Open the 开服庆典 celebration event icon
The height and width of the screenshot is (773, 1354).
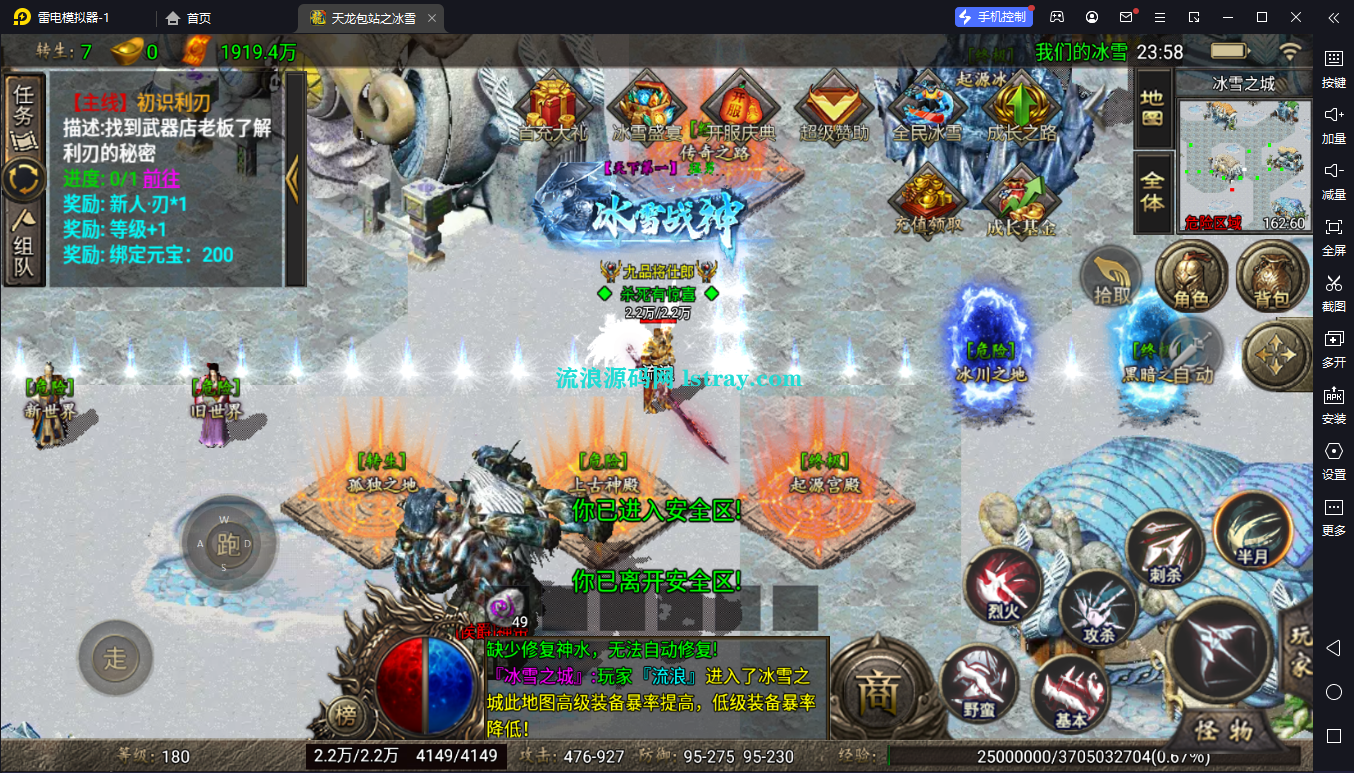(740, 105)
